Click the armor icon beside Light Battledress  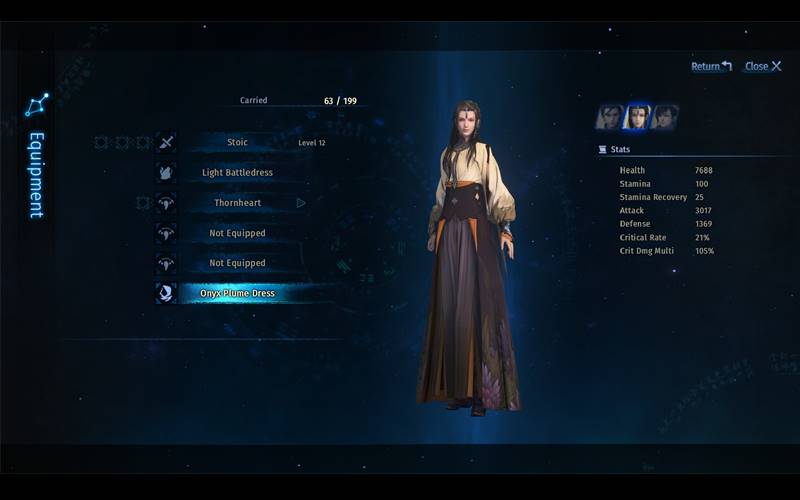coord(166,172)
